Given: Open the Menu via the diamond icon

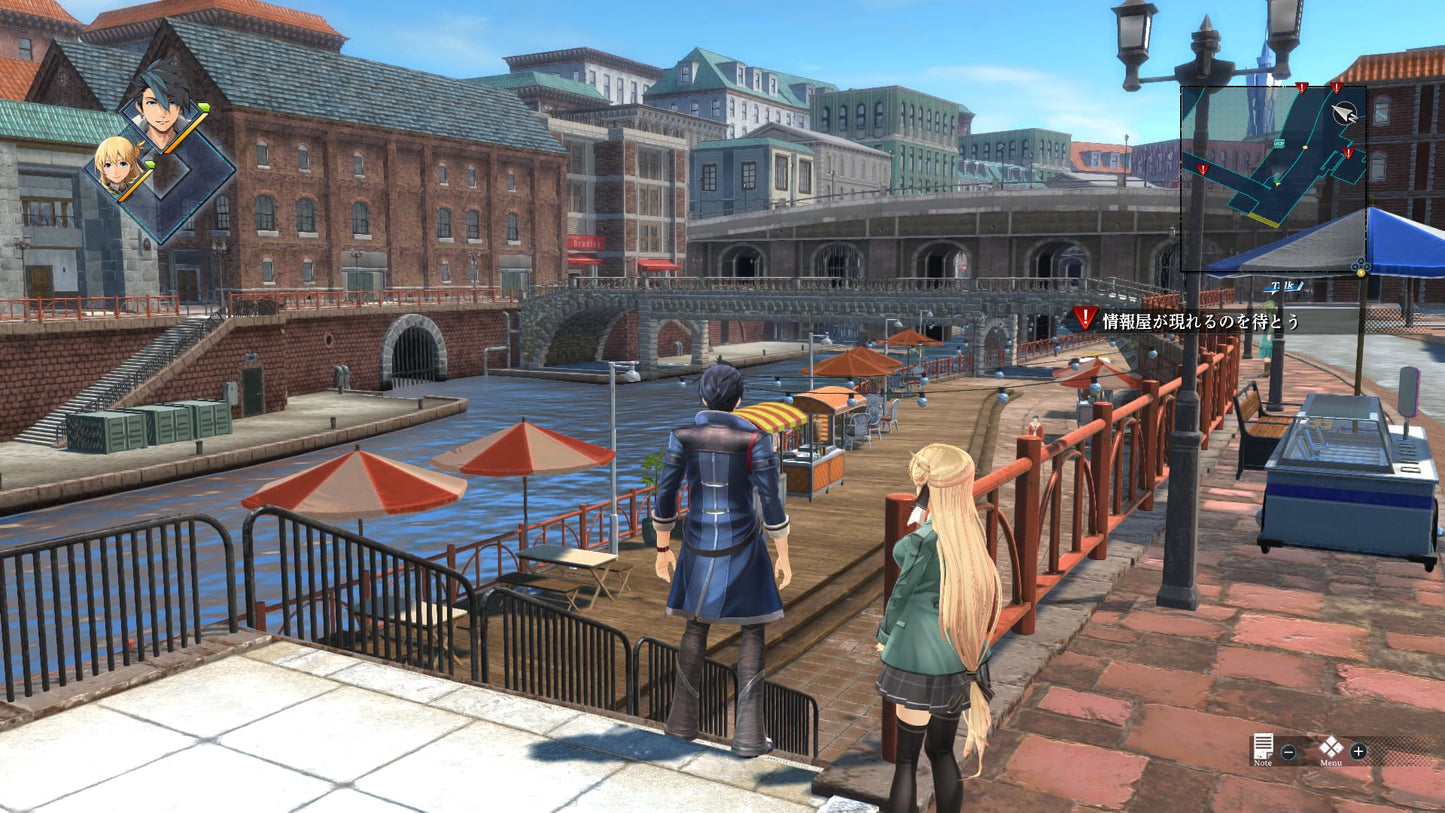Looking at the screenshot, I should [x=1332, y=747].
